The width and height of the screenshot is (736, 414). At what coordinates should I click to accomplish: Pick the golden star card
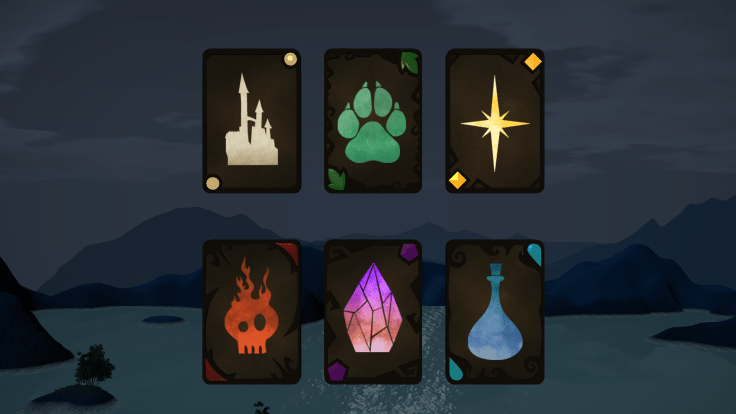(495, 121)
